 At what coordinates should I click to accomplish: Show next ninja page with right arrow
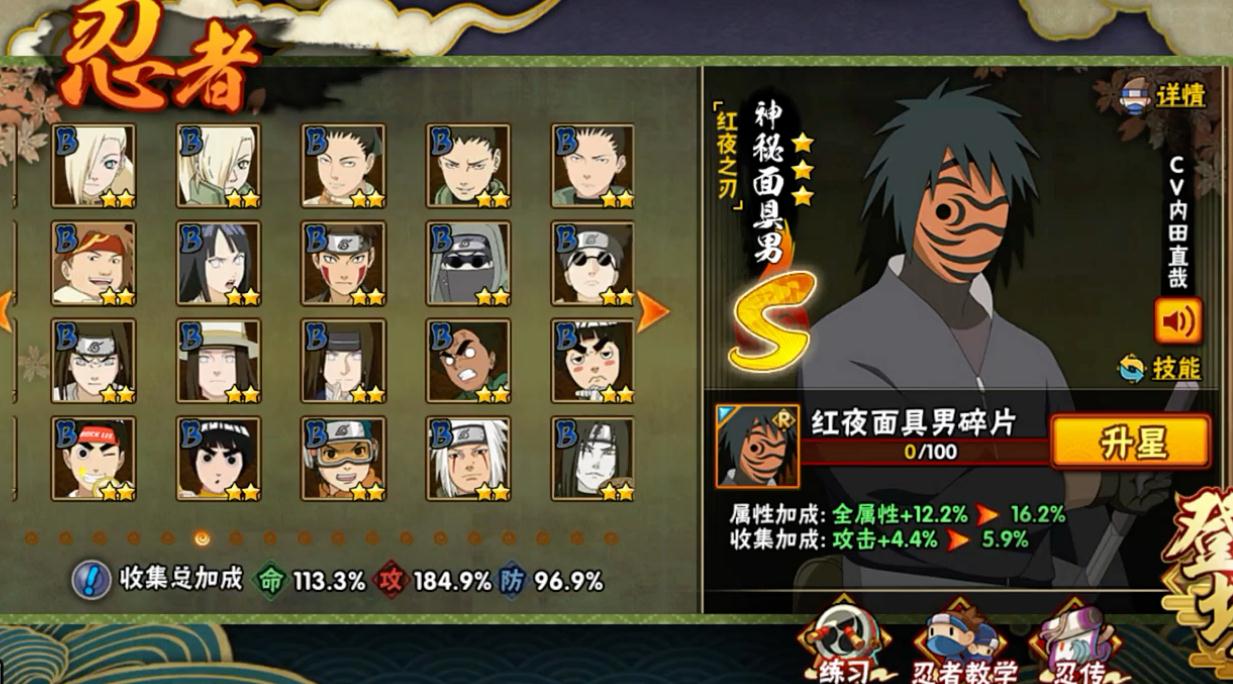(x=652, y=312)
